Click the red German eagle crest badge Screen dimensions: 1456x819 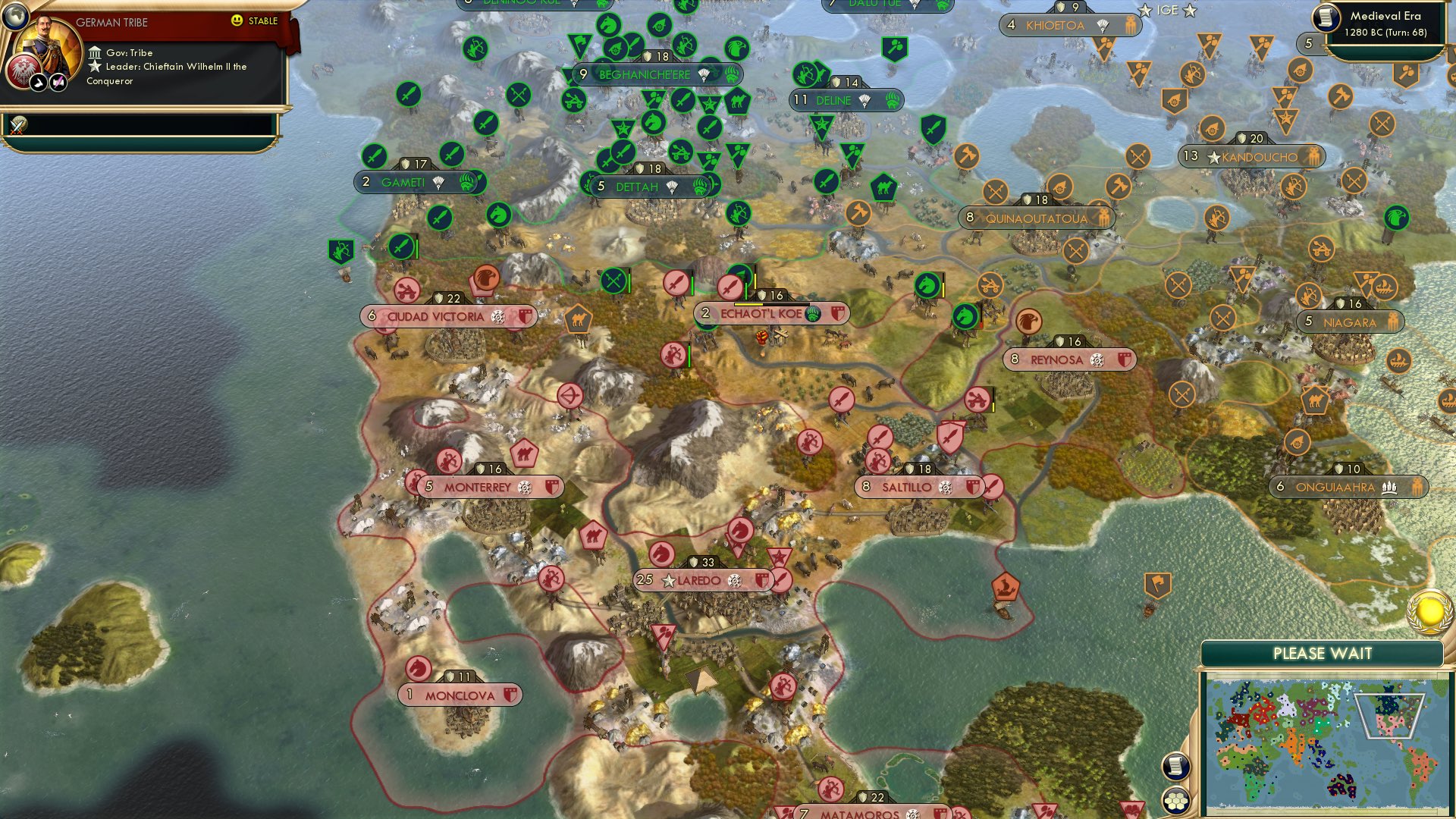24,71
